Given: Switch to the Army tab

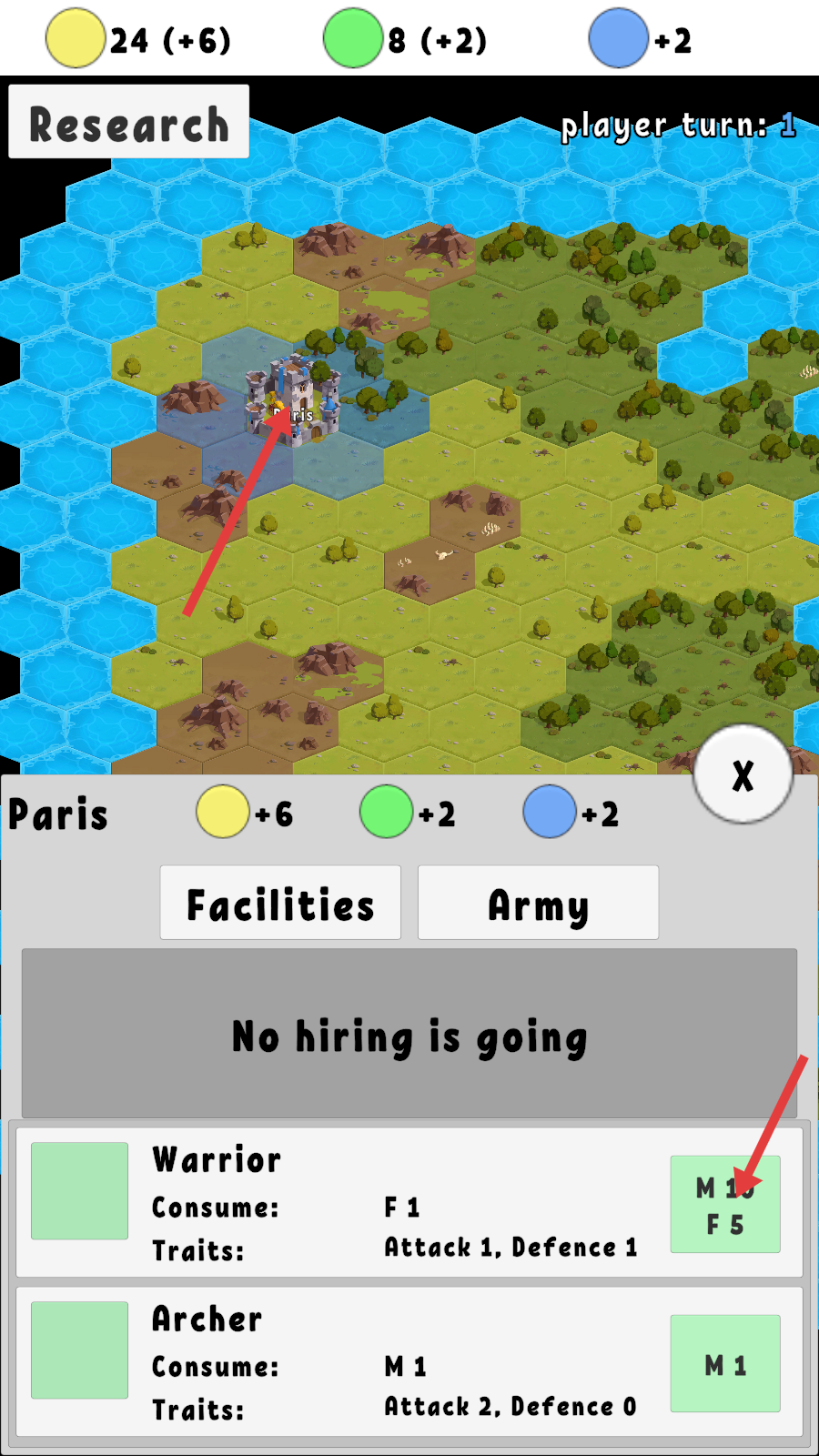Looking at the screenshot, I should [x=538, y=903].
